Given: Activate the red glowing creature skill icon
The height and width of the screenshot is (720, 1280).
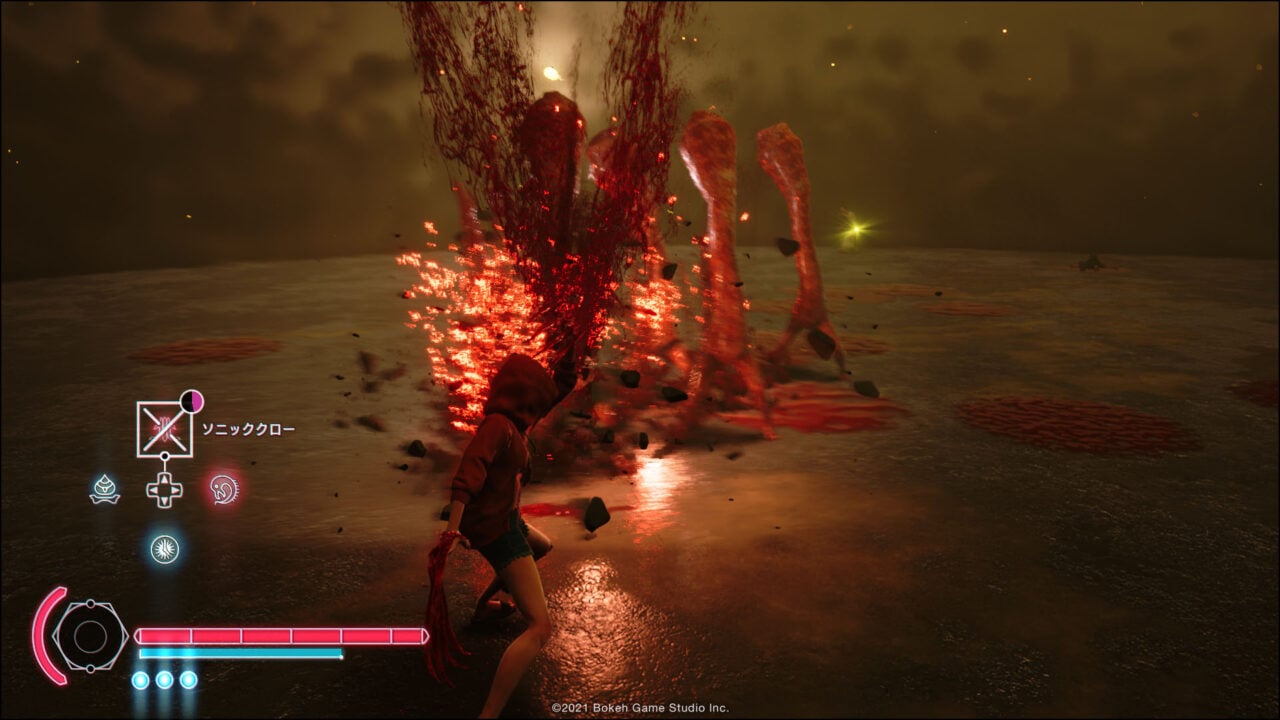Looking at the screenshot, I should coord(224,489).
